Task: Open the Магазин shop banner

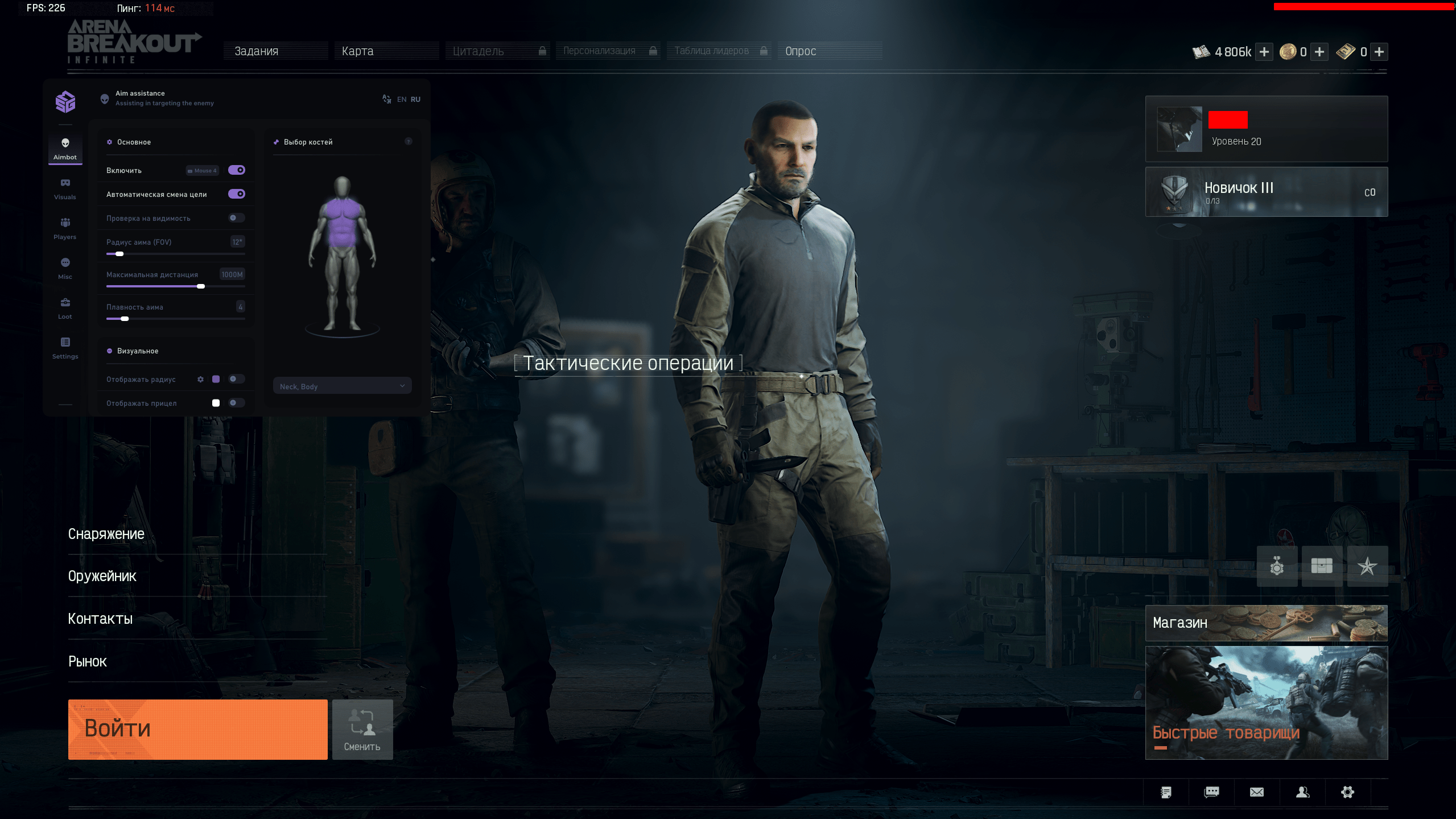Action: pyautogui.click(x=1266, y=623)
